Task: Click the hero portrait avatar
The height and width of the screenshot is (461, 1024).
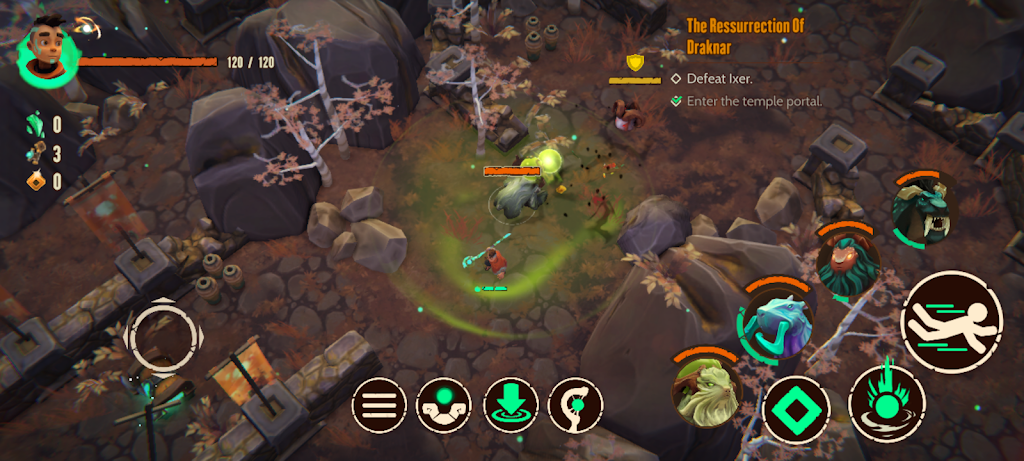Action: [48, 52]
